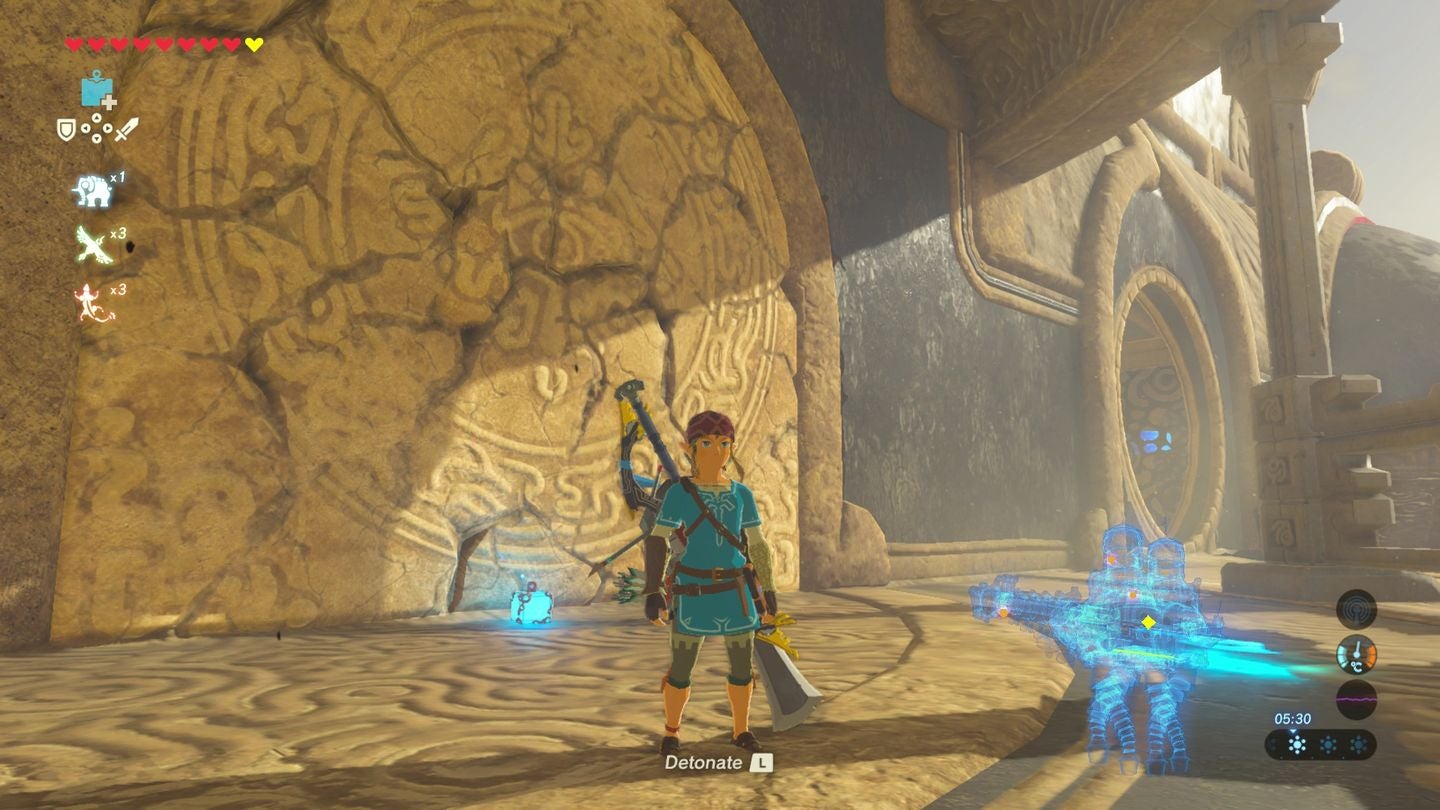Activate the Mipha's Grace elephant icon

pos(94,190)
